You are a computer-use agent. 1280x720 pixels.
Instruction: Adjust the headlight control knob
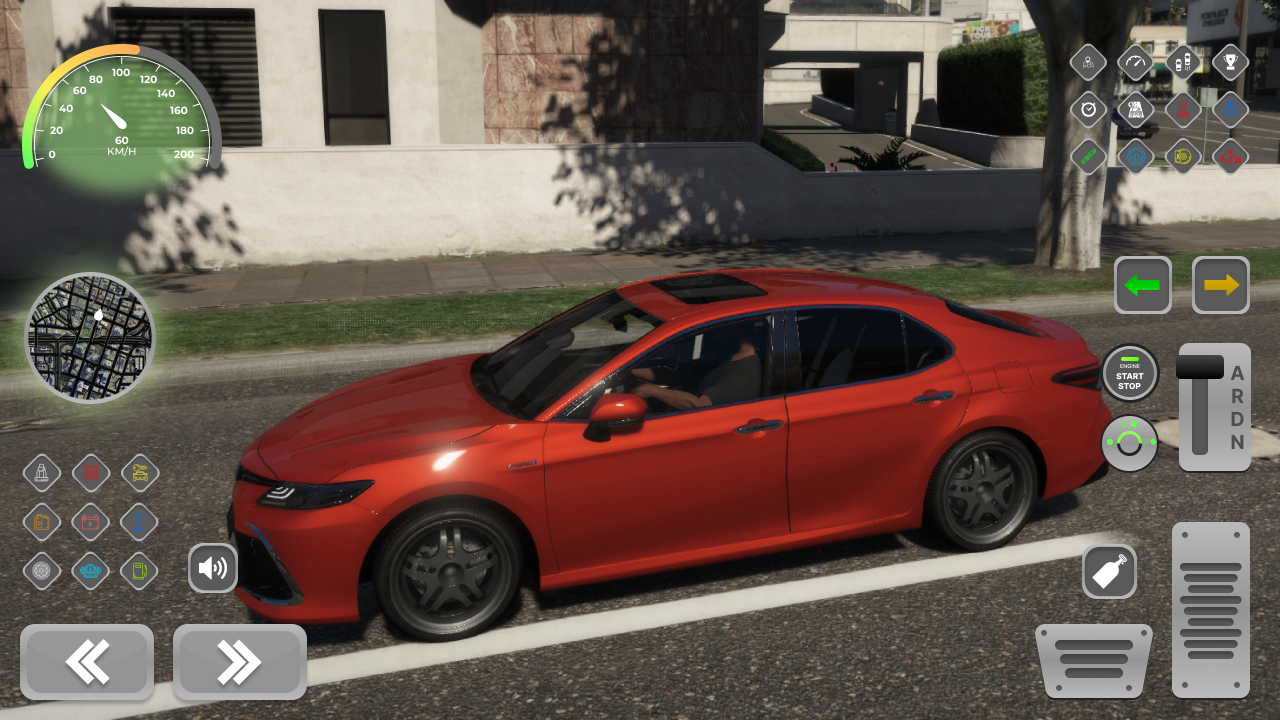[x=1130, y=444]
